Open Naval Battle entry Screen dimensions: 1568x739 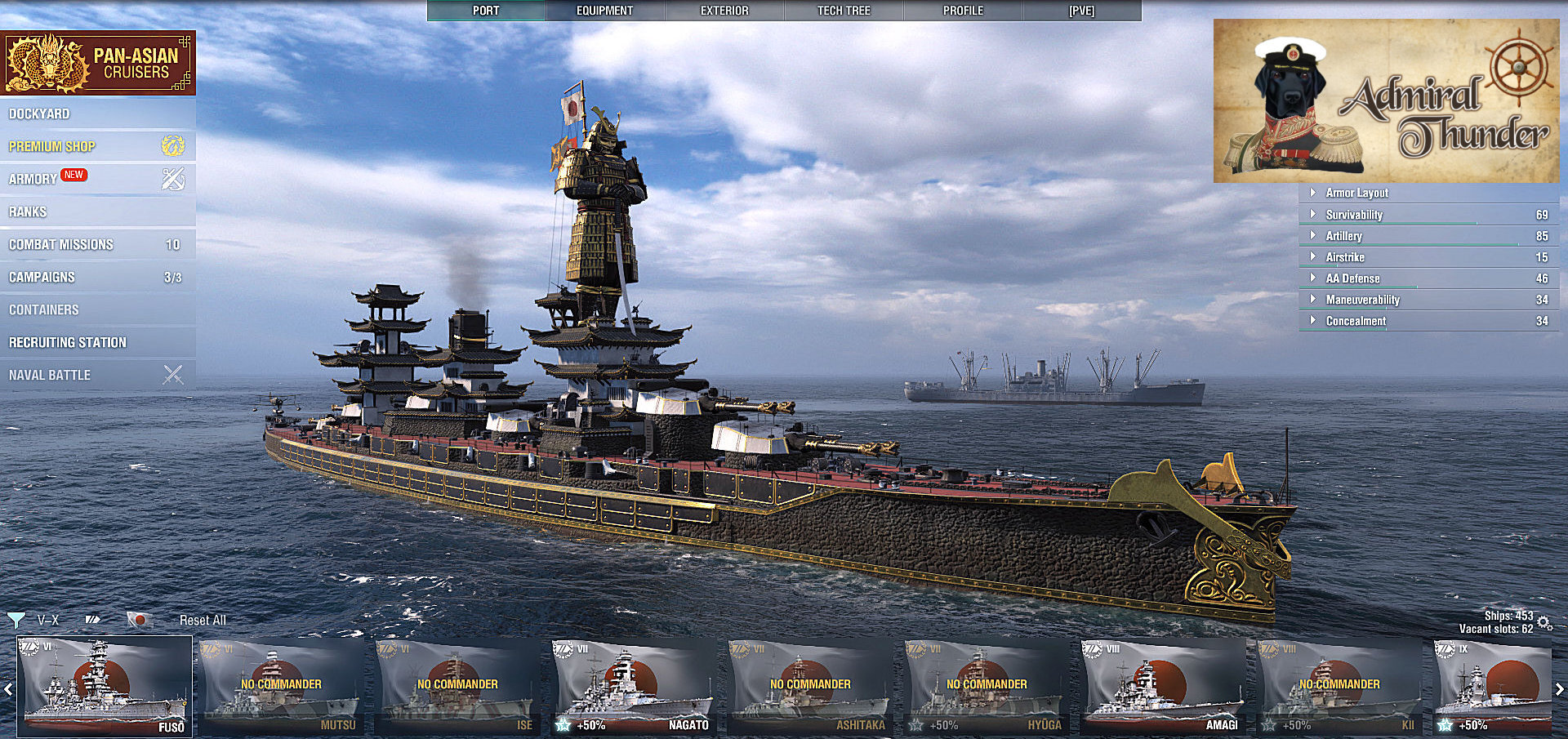click(50, 375)
